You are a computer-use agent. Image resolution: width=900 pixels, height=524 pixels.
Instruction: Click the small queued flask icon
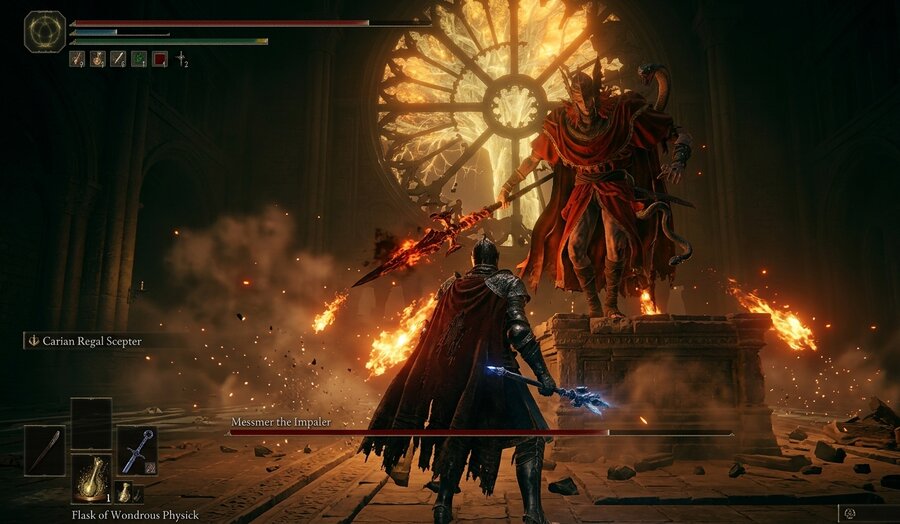click(x=124, y=491)
